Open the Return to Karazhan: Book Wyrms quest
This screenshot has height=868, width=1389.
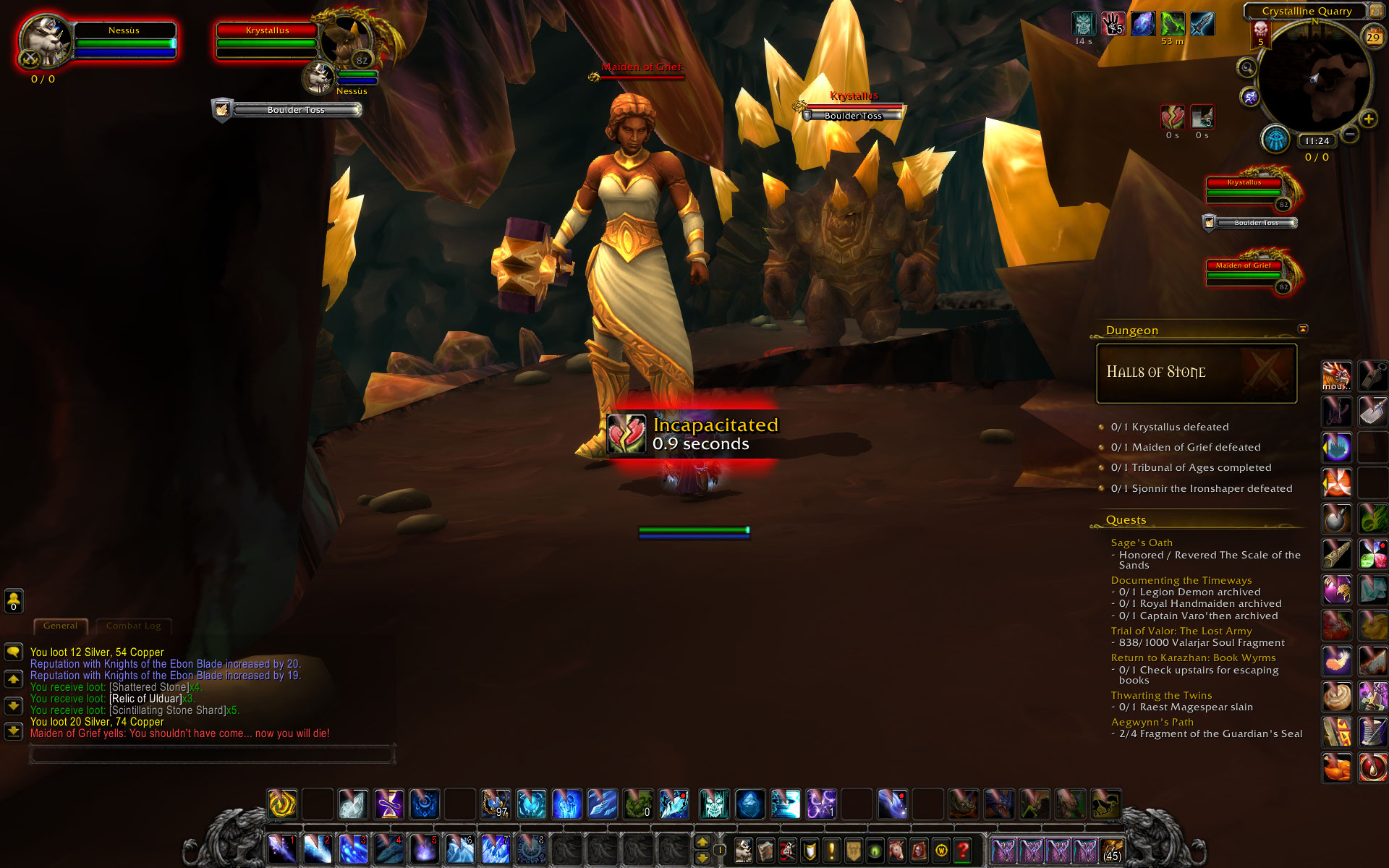click(1193, 658)
